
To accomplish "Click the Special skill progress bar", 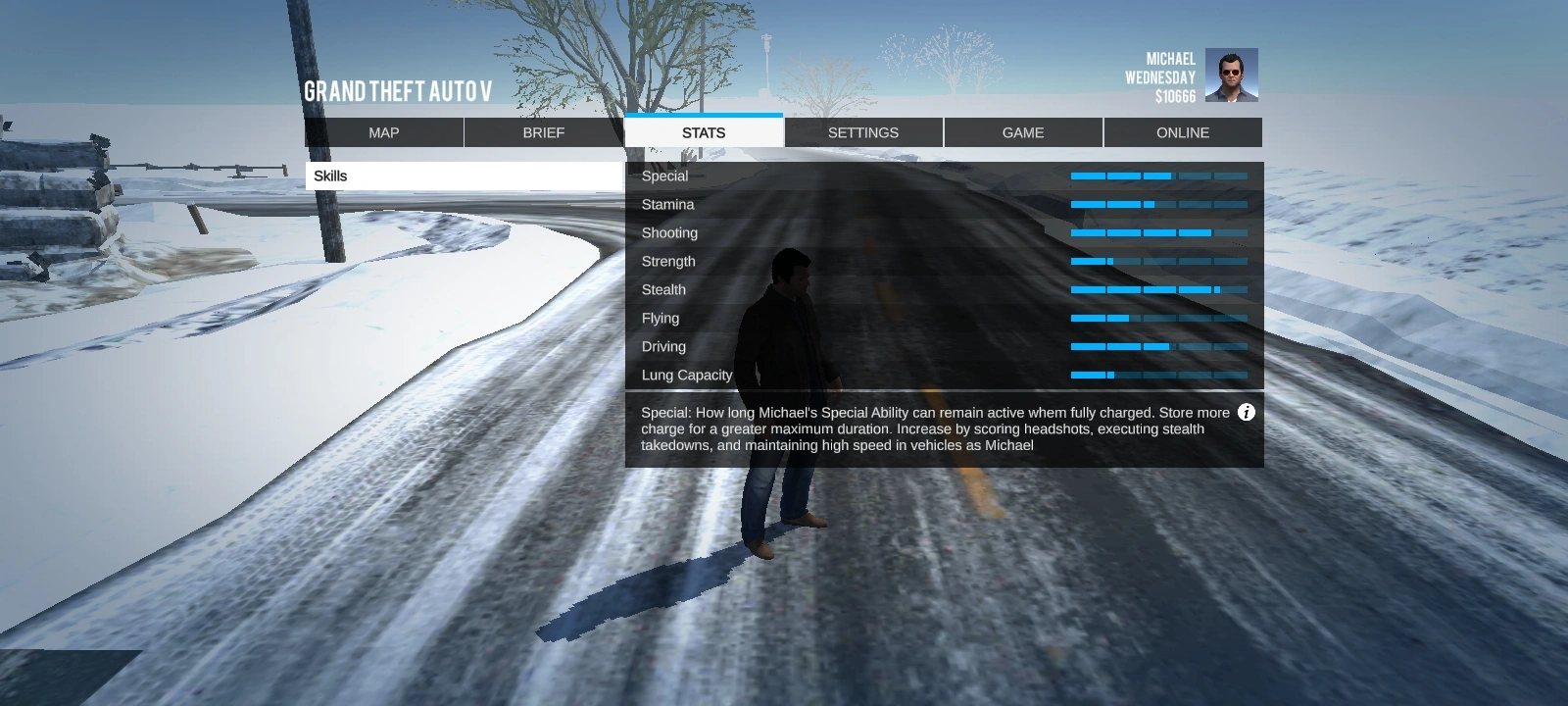I will (x=1158, y=176).
